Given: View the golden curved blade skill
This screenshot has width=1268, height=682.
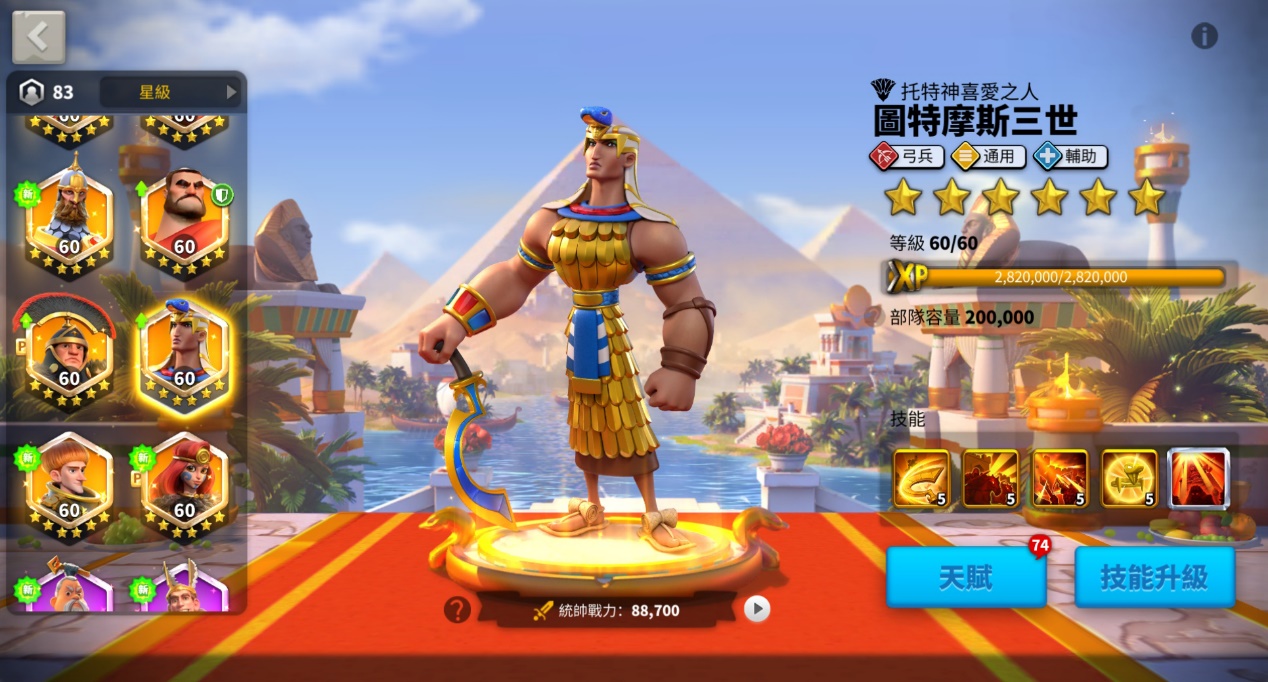Looking at the screenshot, I should click(x=921, y=479).
